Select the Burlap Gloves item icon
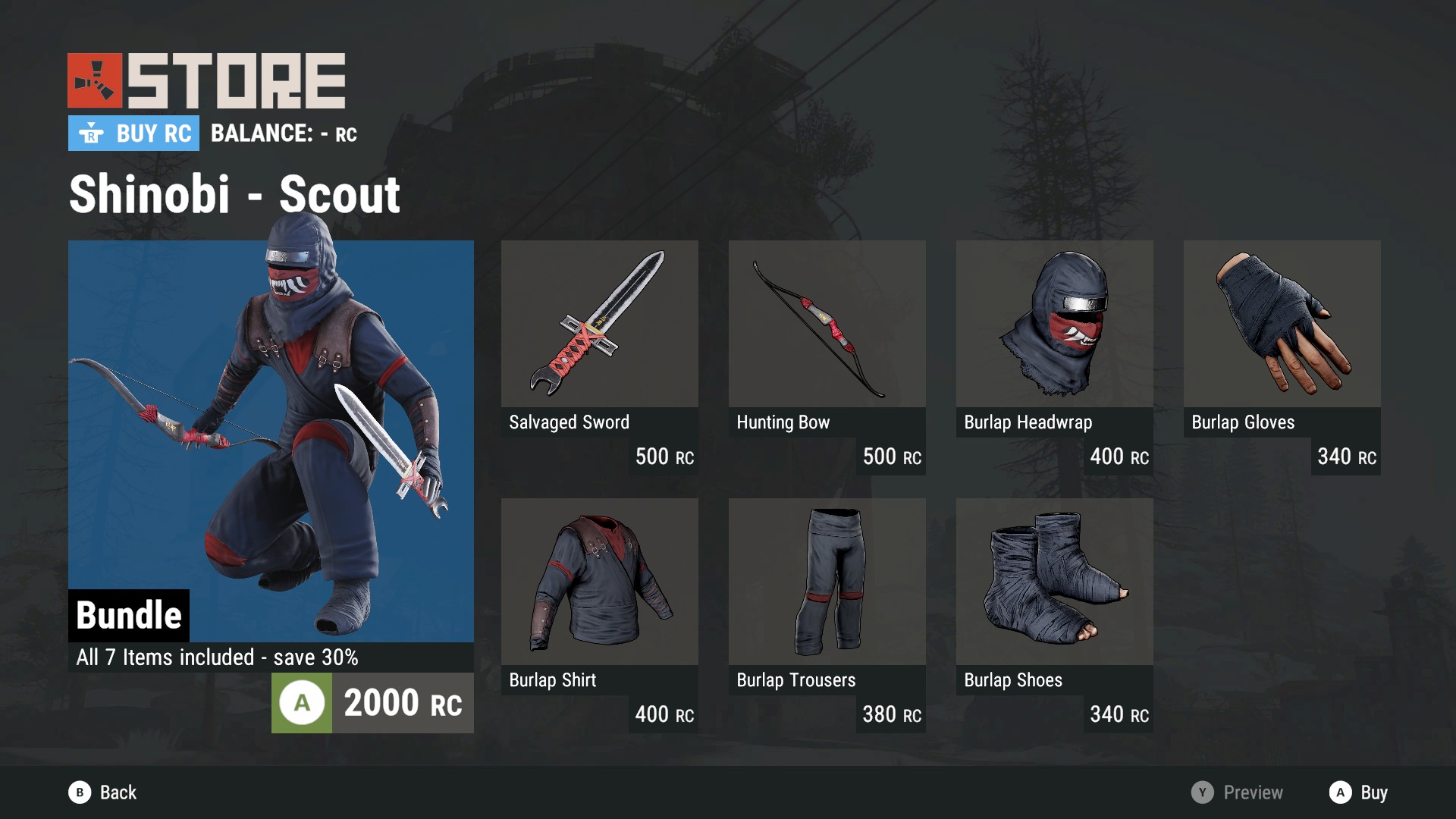Viewport: 1456px width, 819px height. [x=1282, y=325]
